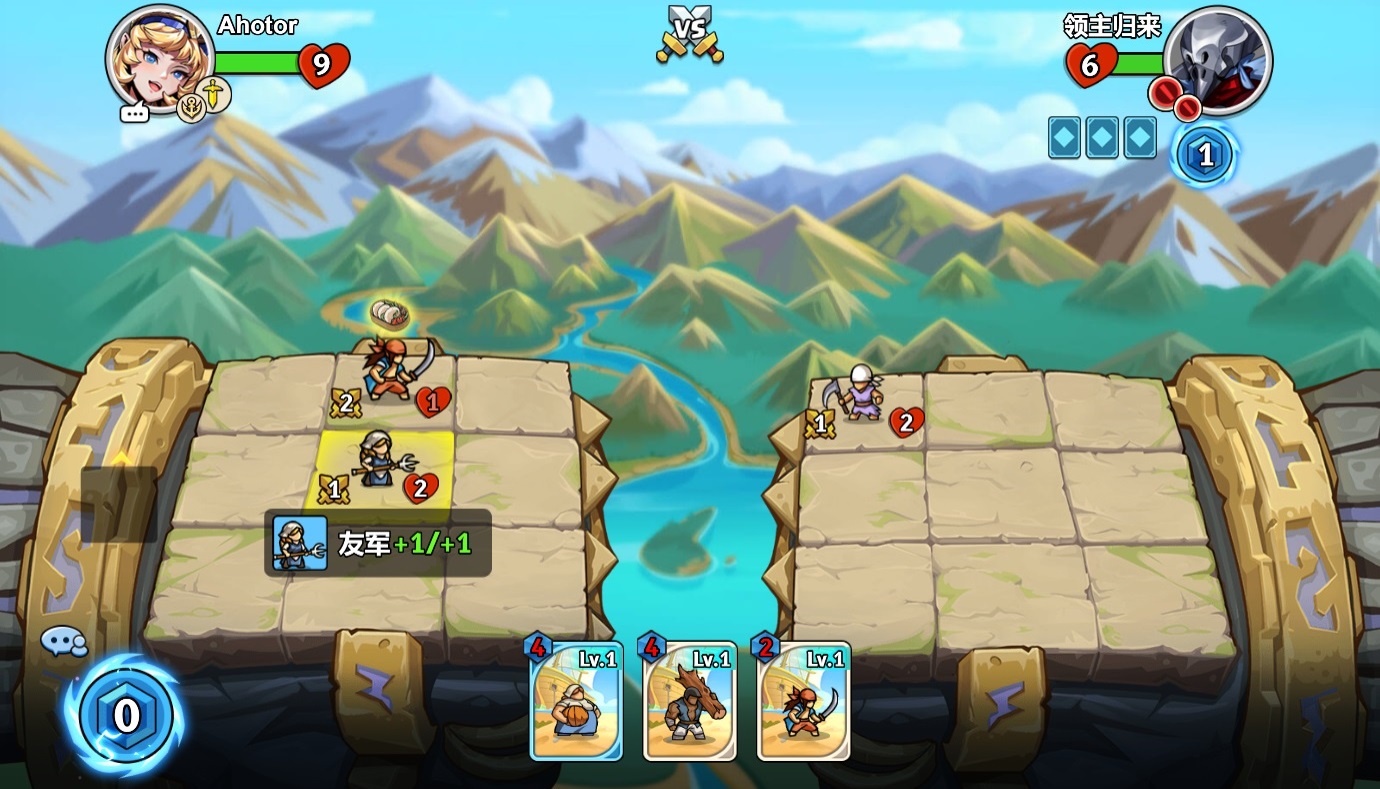Screen dimensions: 1380x789
Task: Select the enemy pickaxe miner unit
Action: [861, 393]
